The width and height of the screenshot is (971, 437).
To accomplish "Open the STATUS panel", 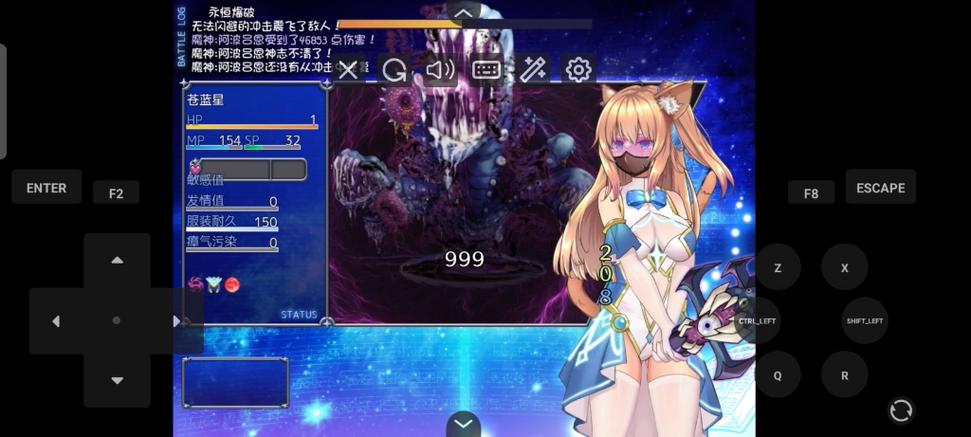I will pyautogui.click(x=298, y=314).
